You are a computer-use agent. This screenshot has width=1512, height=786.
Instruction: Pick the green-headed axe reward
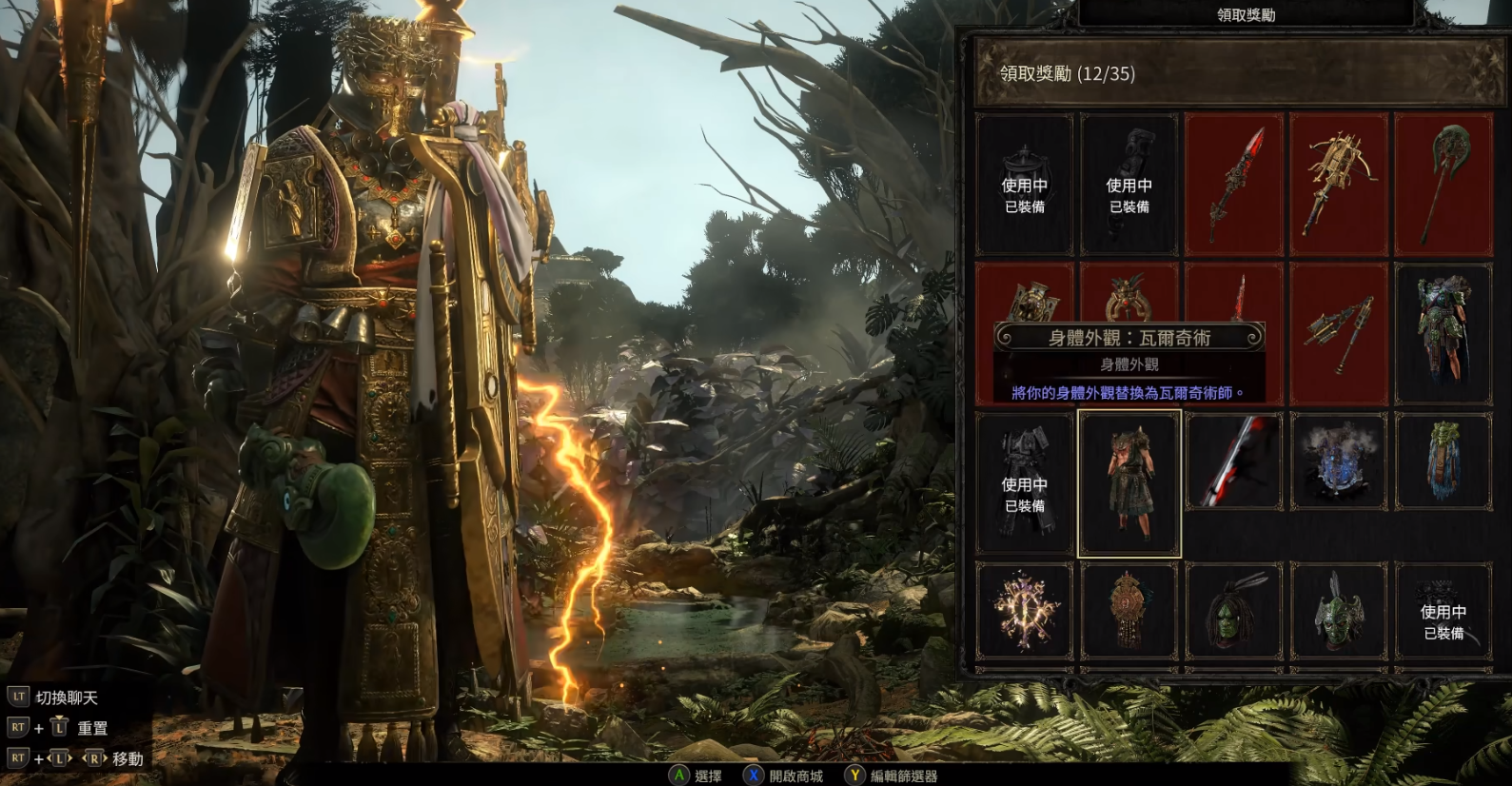[x=1443, y=185]
